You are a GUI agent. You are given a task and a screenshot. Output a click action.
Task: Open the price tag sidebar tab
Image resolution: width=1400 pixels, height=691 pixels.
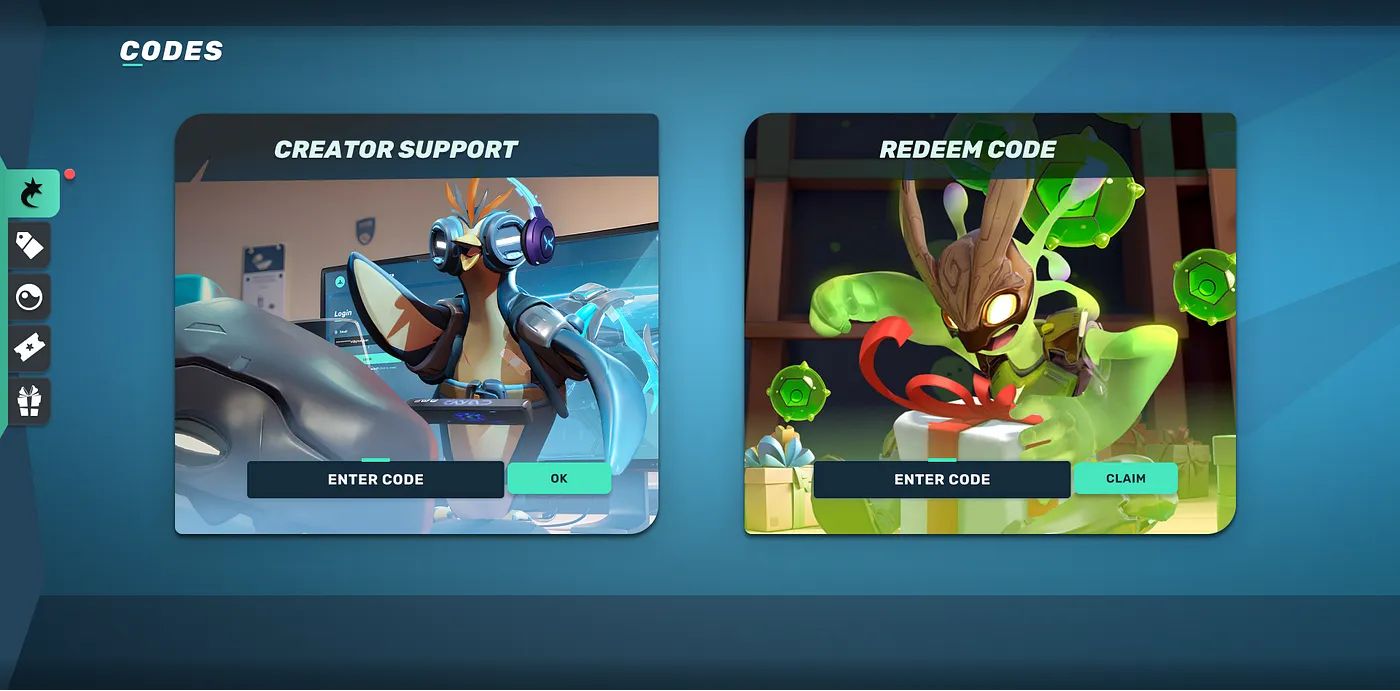[30, 245]
